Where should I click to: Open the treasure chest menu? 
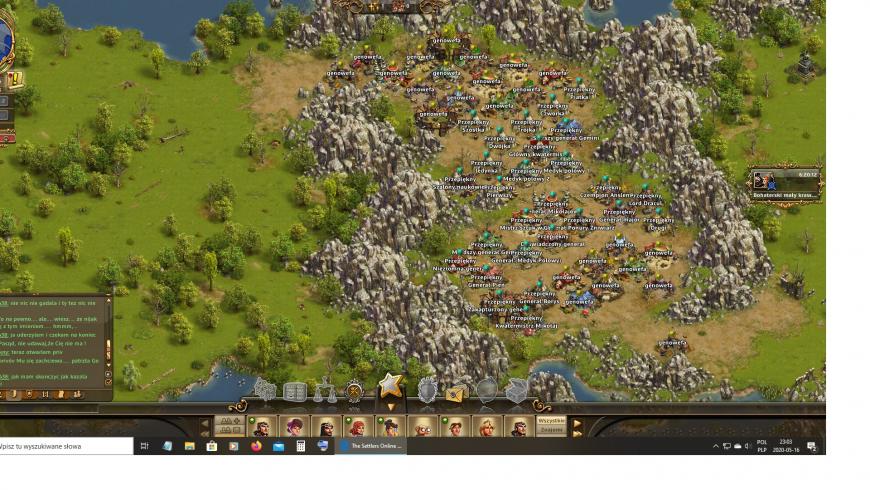tap(516, 391)
